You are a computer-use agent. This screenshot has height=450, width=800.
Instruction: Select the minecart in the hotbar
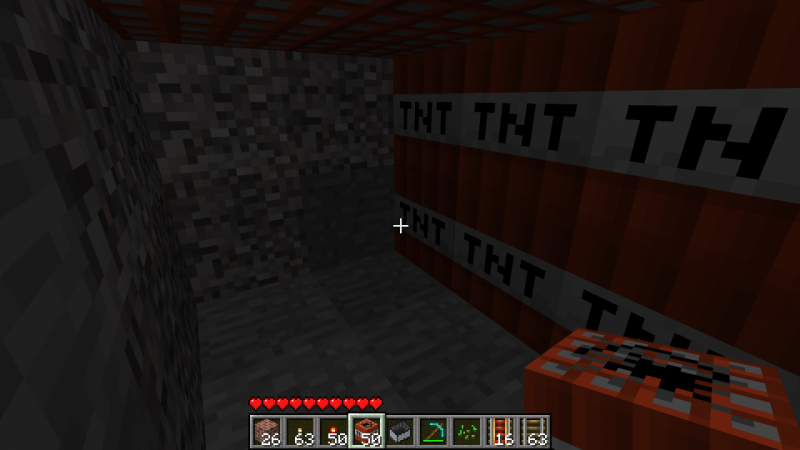[399, 432]
